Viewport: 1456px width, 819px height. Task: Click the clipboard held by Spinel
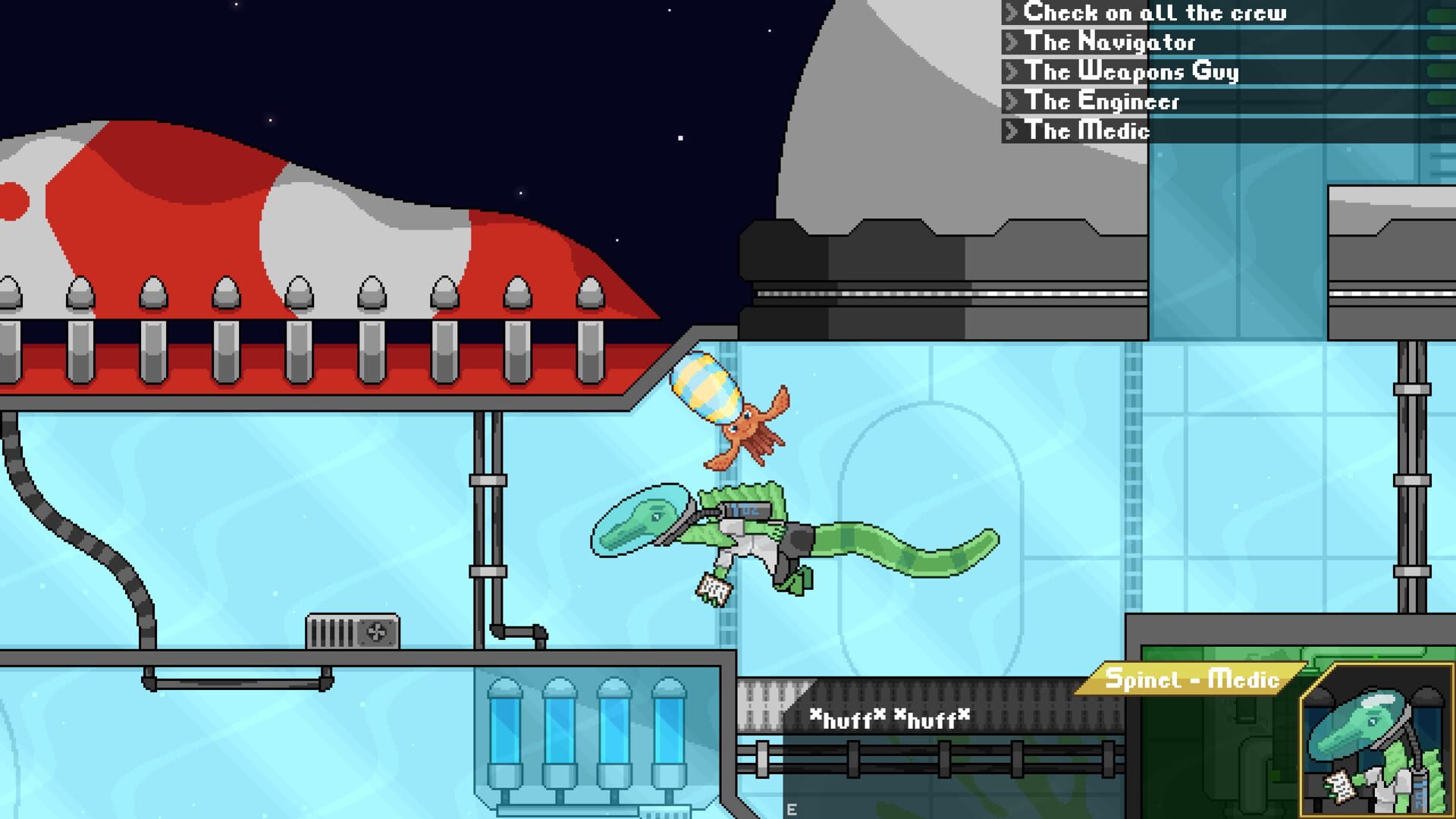(714, 588)
